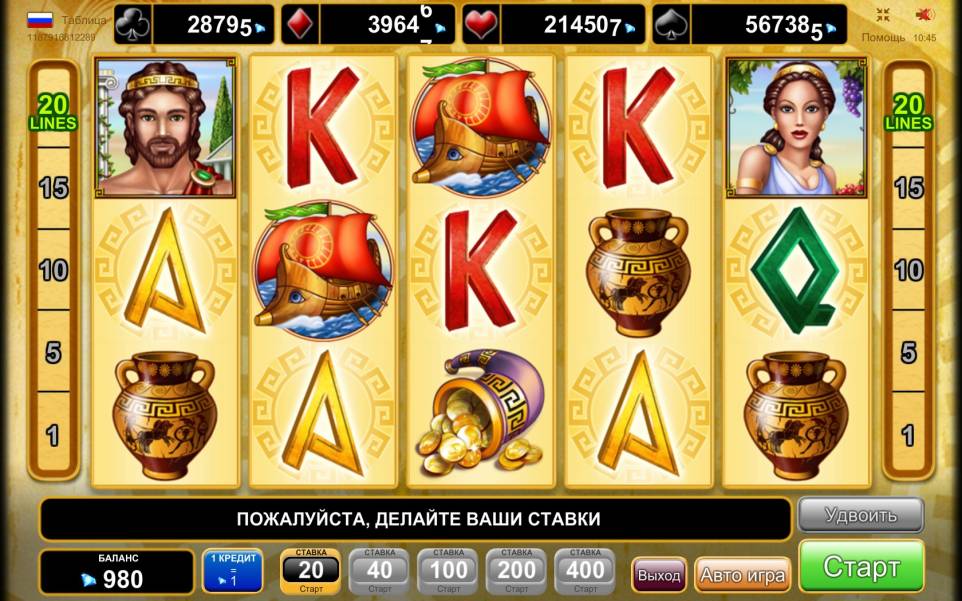Click the Удвоить gamble button

[x=860, y=515]
